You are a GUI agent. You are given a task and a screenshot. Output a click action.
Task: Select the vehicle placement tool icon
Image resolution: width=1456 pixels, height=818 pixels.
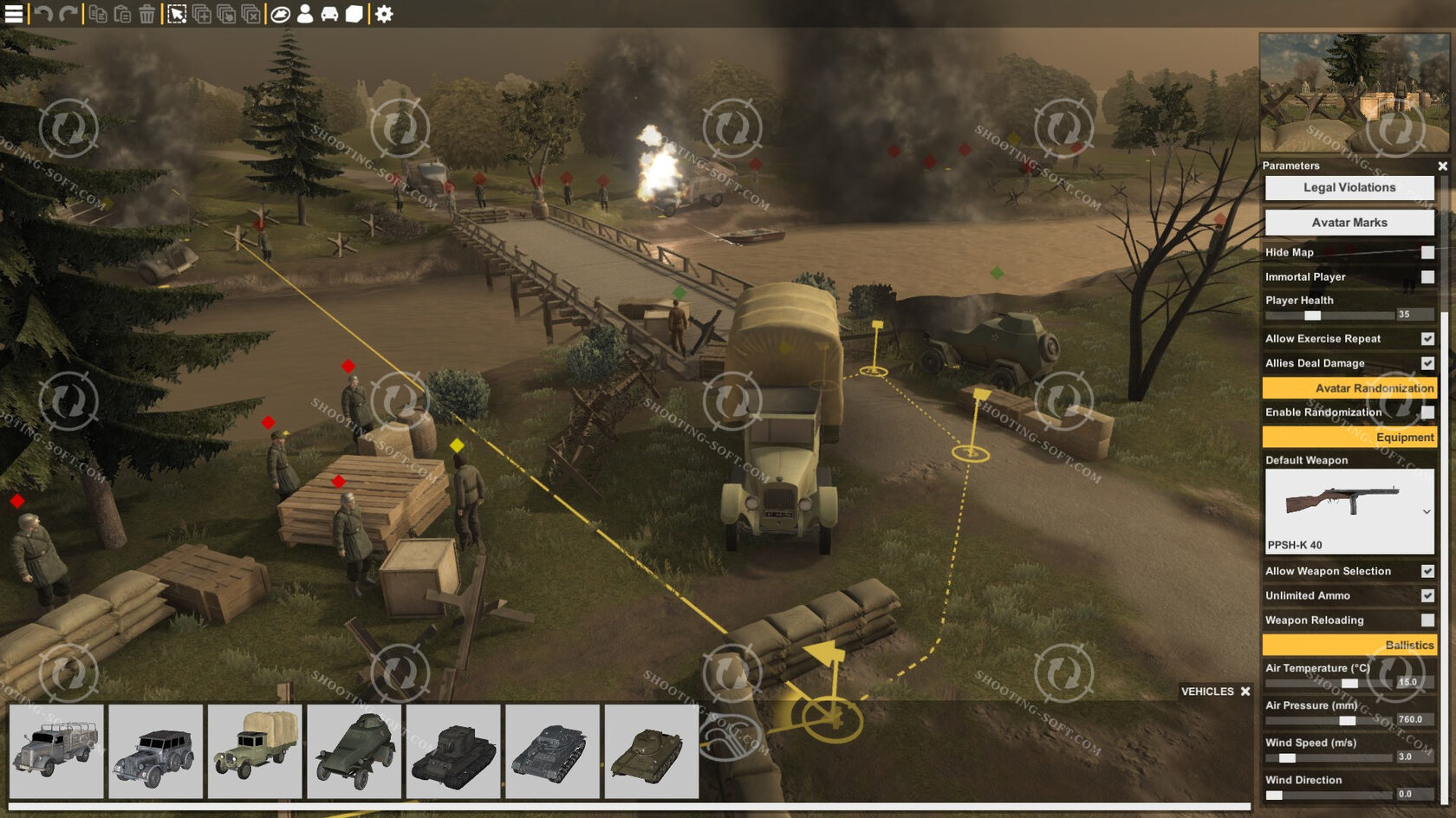tap(331, 15)
